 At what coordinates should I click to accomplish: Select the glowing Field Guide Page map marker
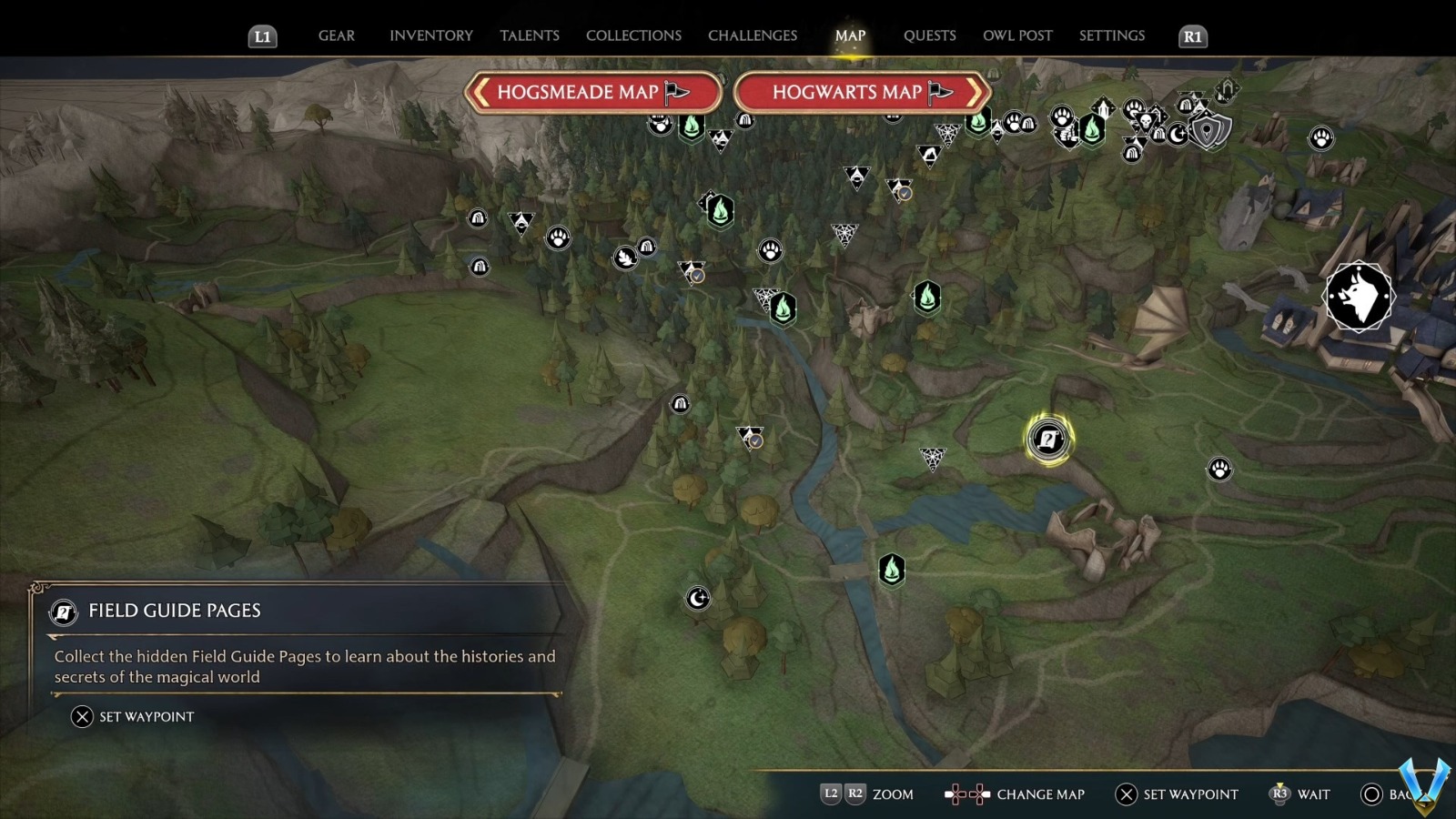click(x=1048, y=438)
